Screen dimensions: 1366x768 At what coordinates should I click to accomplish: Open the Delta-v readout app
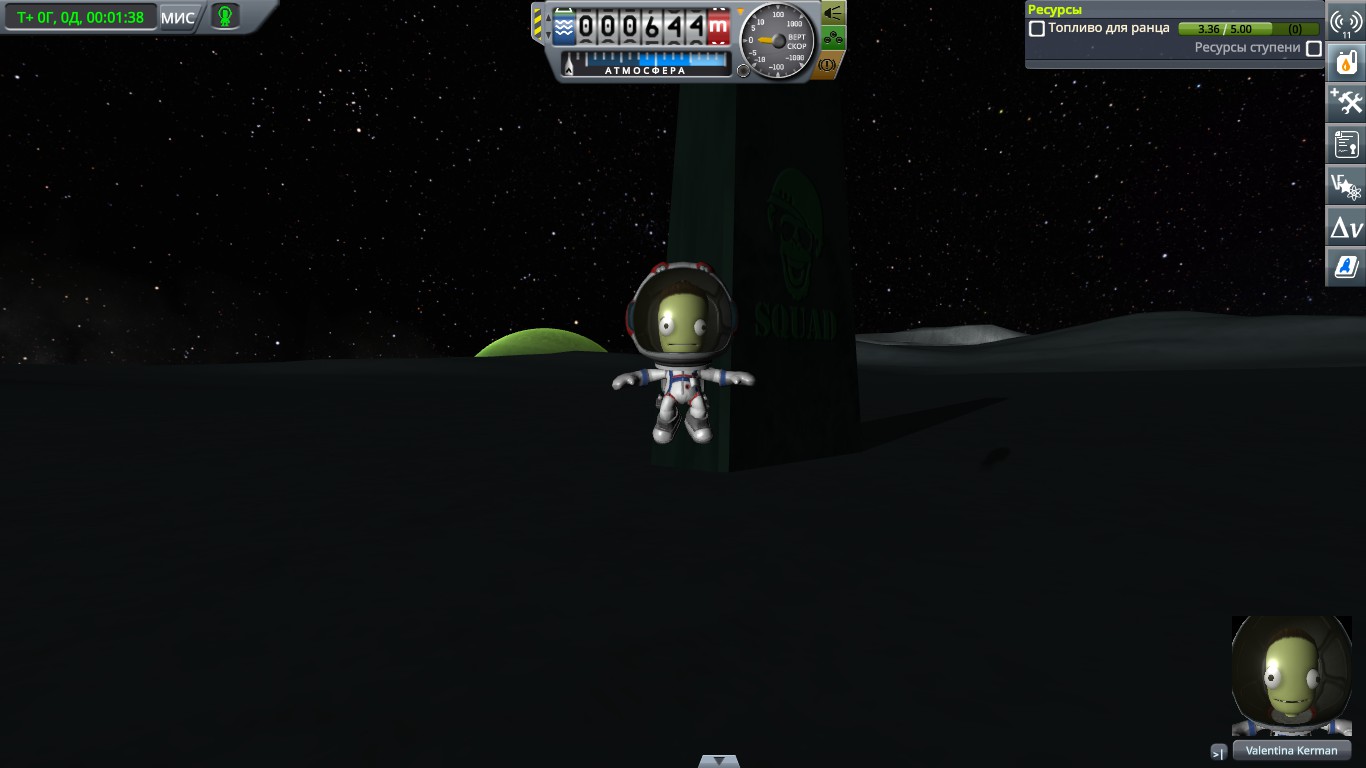pyautogui.click(x=1345, y=226)
